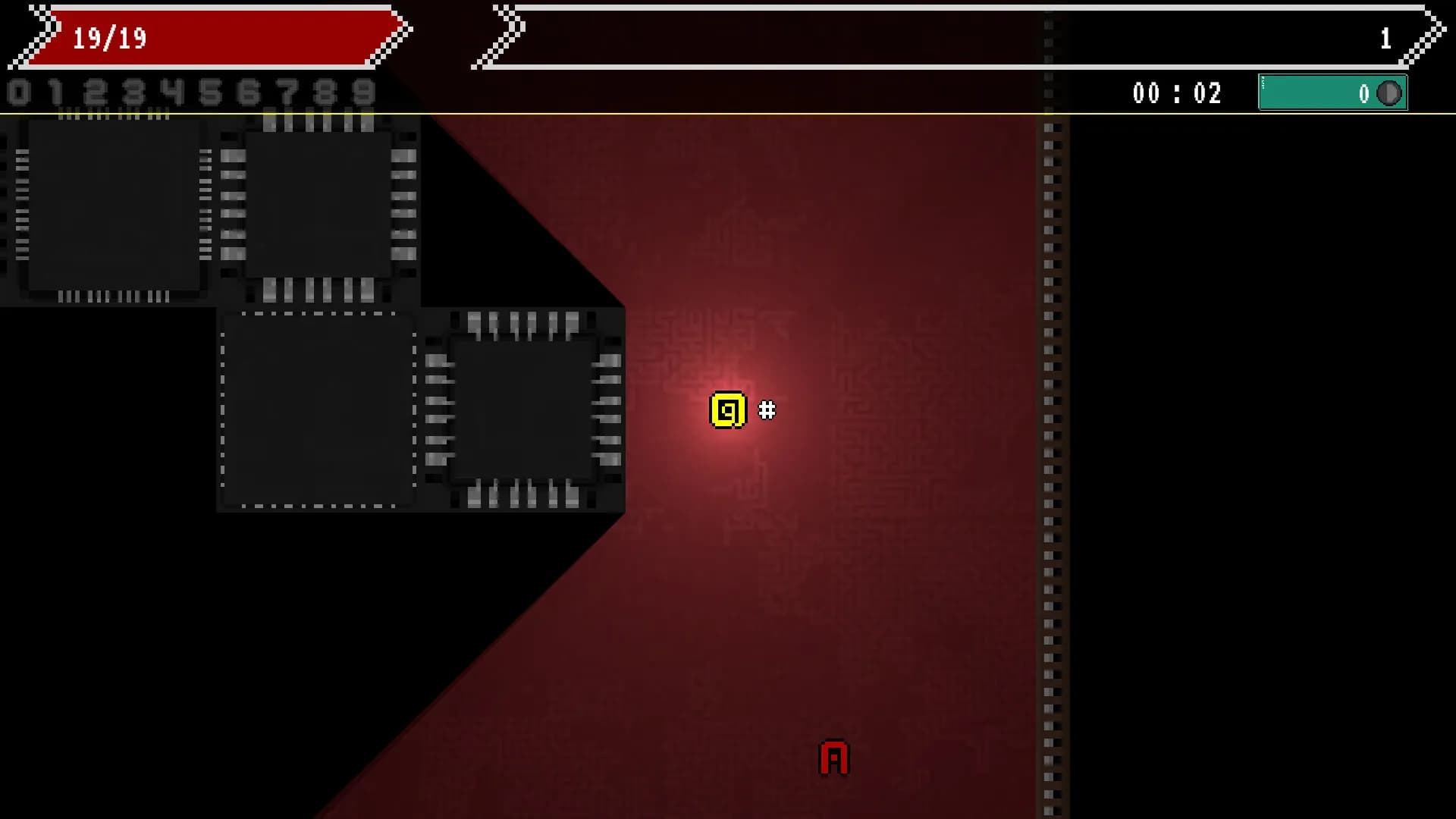Click the perforated strip on the right edge
1456x819 pixels.
tap(1050, 455)
